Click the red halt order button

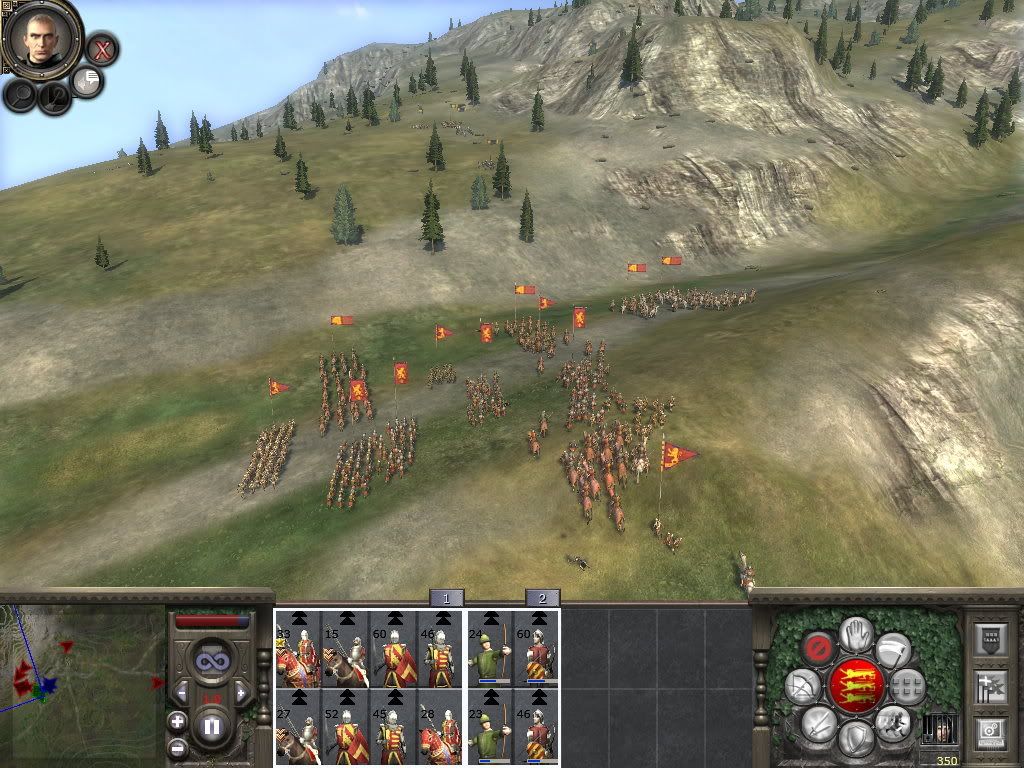click(819, 647)
